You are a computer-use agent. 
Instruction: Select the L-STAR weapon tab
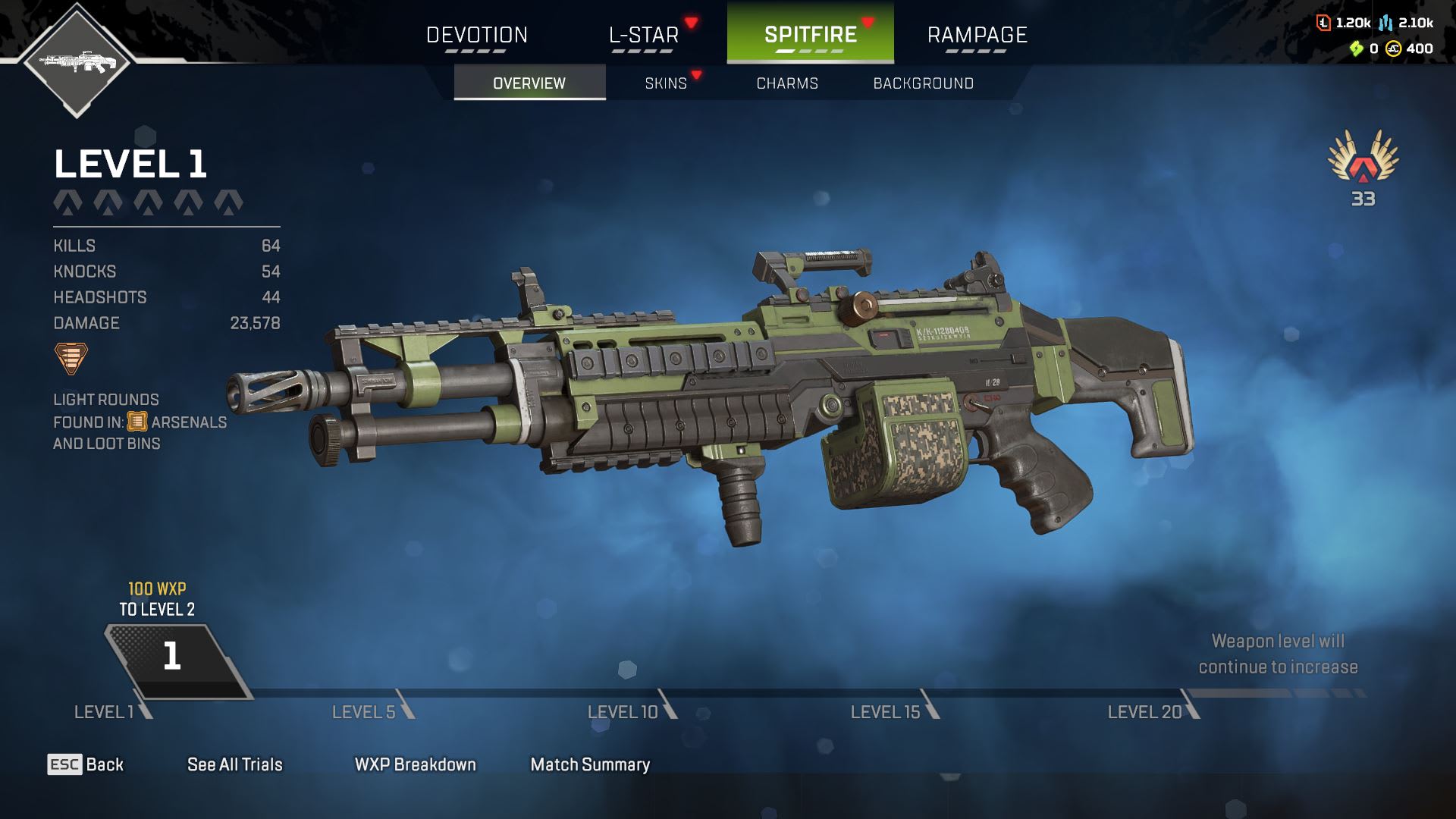pos(644,35)
